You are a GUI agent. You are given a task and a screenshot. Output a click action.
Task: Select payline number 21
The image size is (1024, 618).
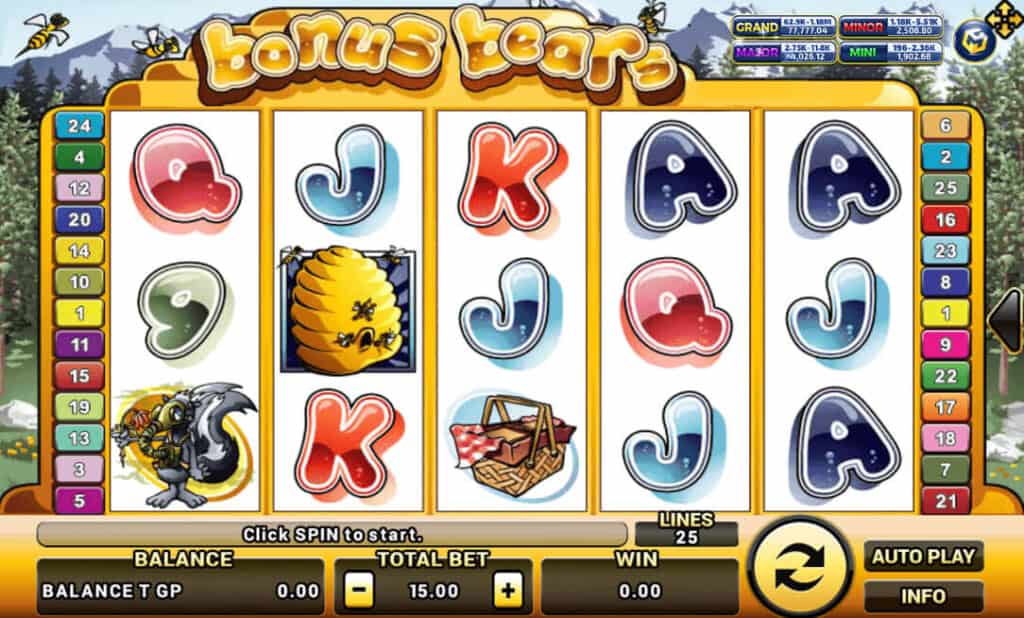tap(945, 499)
